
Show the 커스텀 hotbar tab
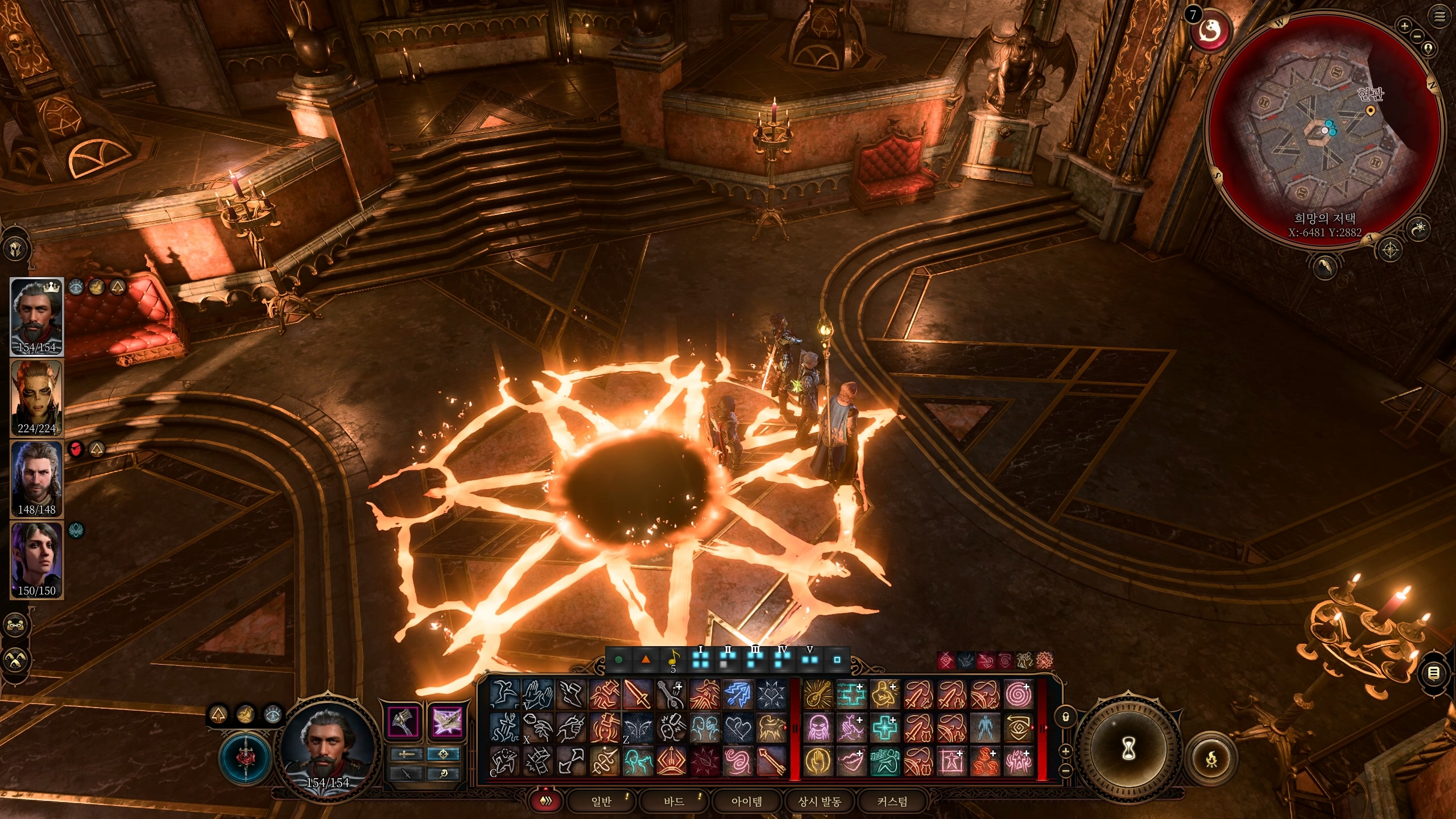[892, 801]
